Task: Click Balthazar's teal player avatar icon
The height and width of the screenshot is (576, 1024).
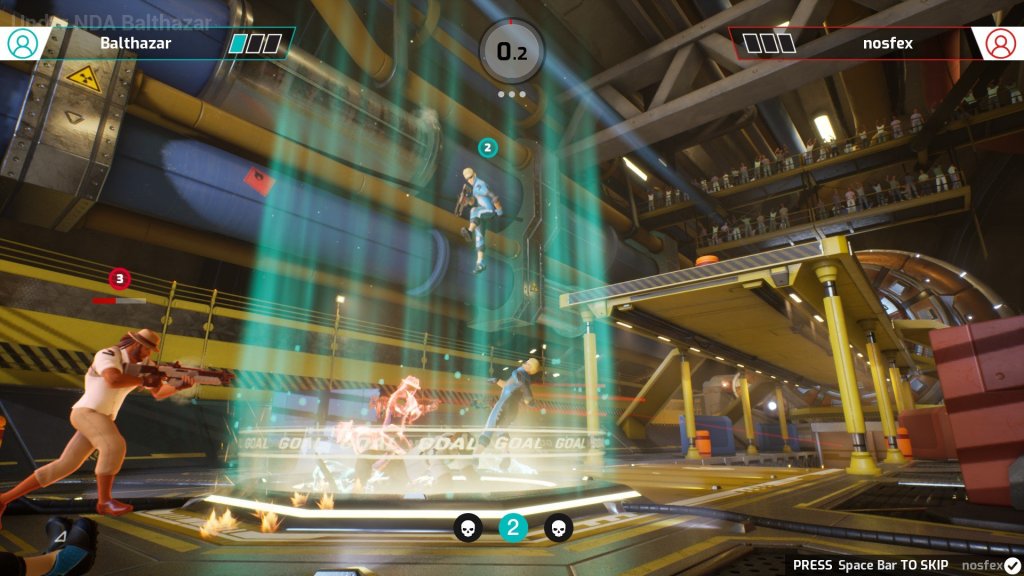Action: 22,43
